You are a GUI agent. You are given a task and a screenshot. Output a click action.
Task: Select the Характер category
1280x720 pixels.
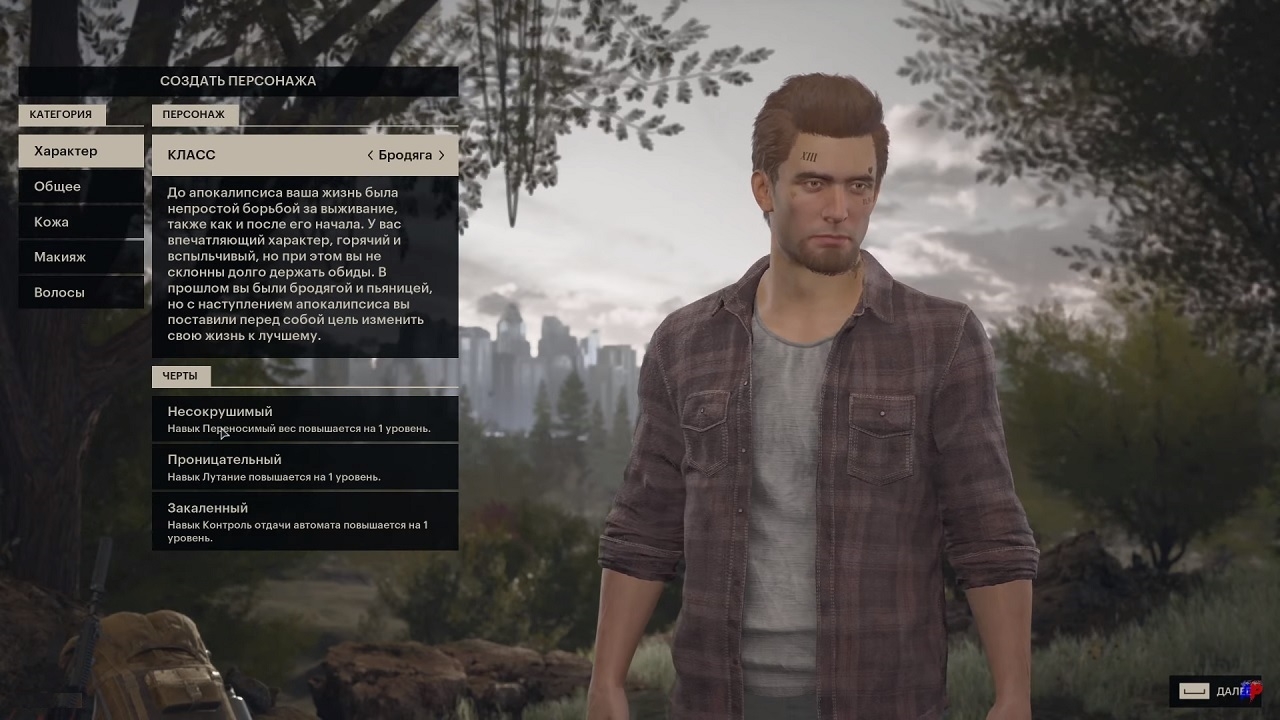pyautogui.click(x=81, y=151)
